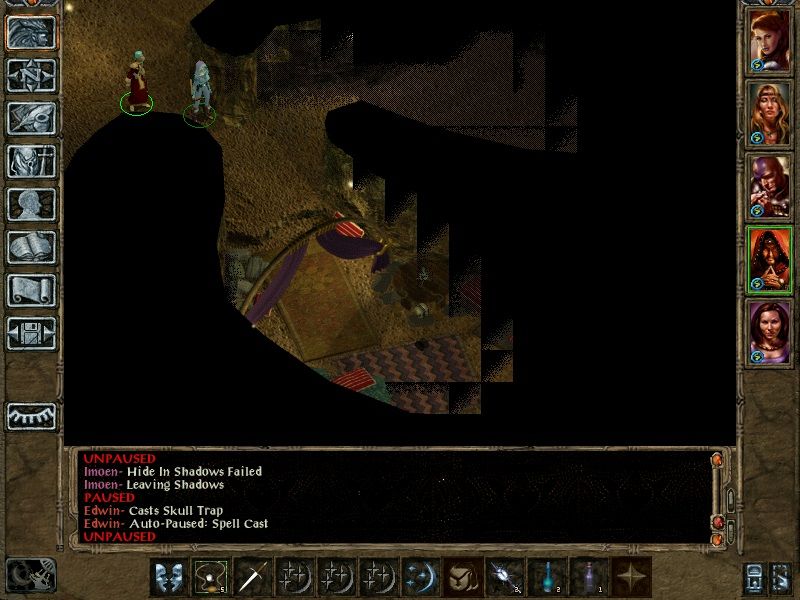Open the mage spellbook
Viewport: 800px width, 600px height.
pos(31,247)
